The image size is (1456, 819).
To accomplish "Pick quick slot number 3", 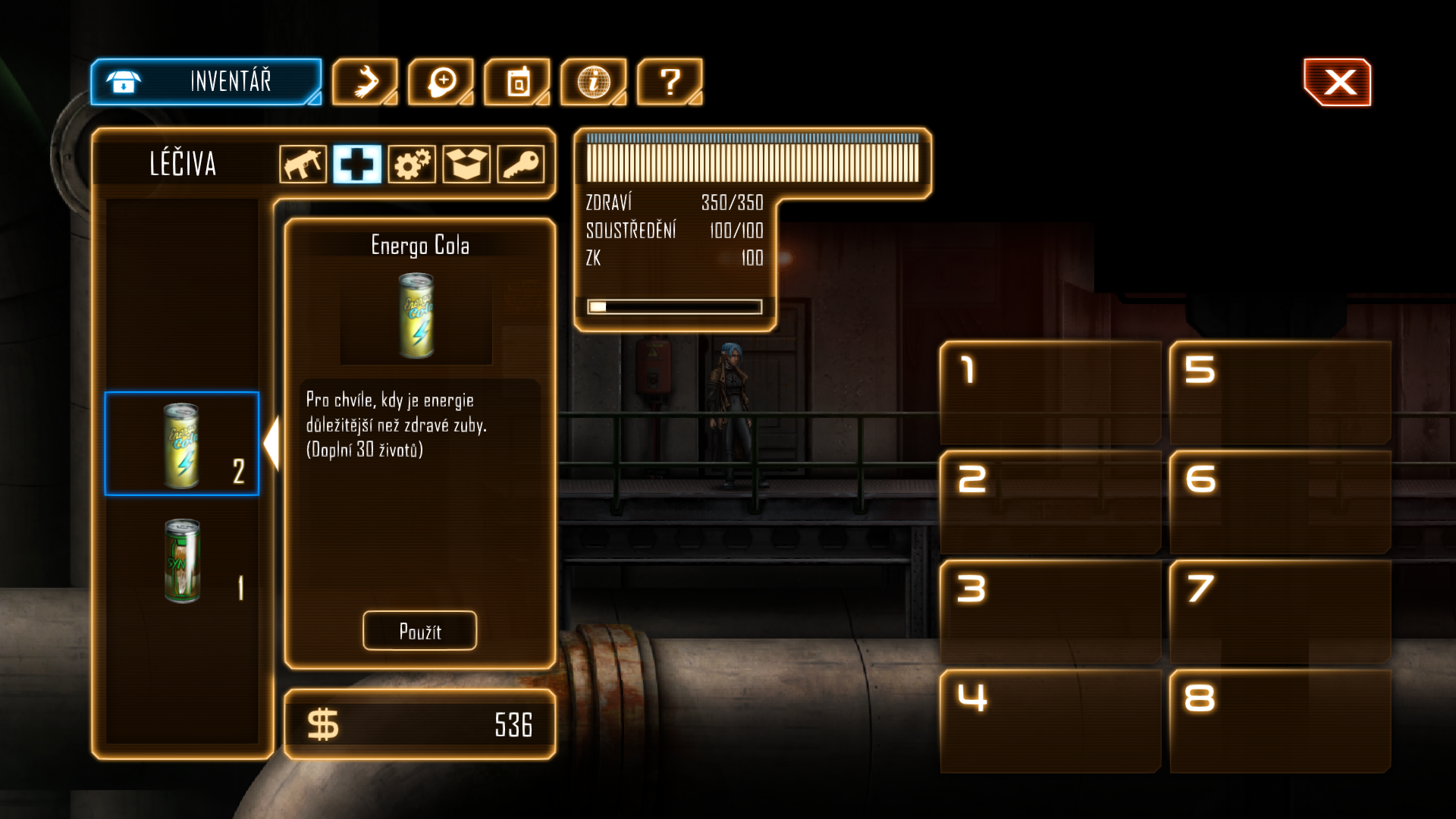I will 1050,611.
